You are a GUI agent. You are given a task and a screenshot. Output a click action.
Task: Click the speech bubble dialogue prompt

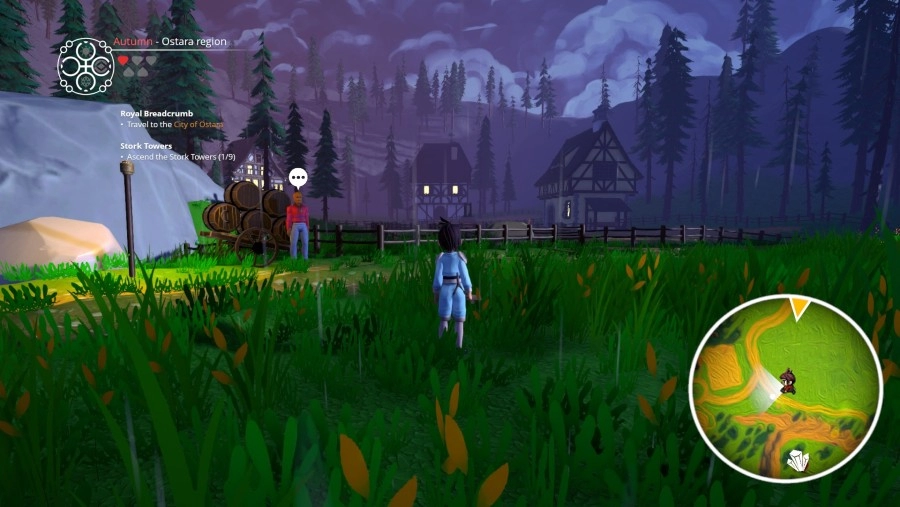pos(298,178)
